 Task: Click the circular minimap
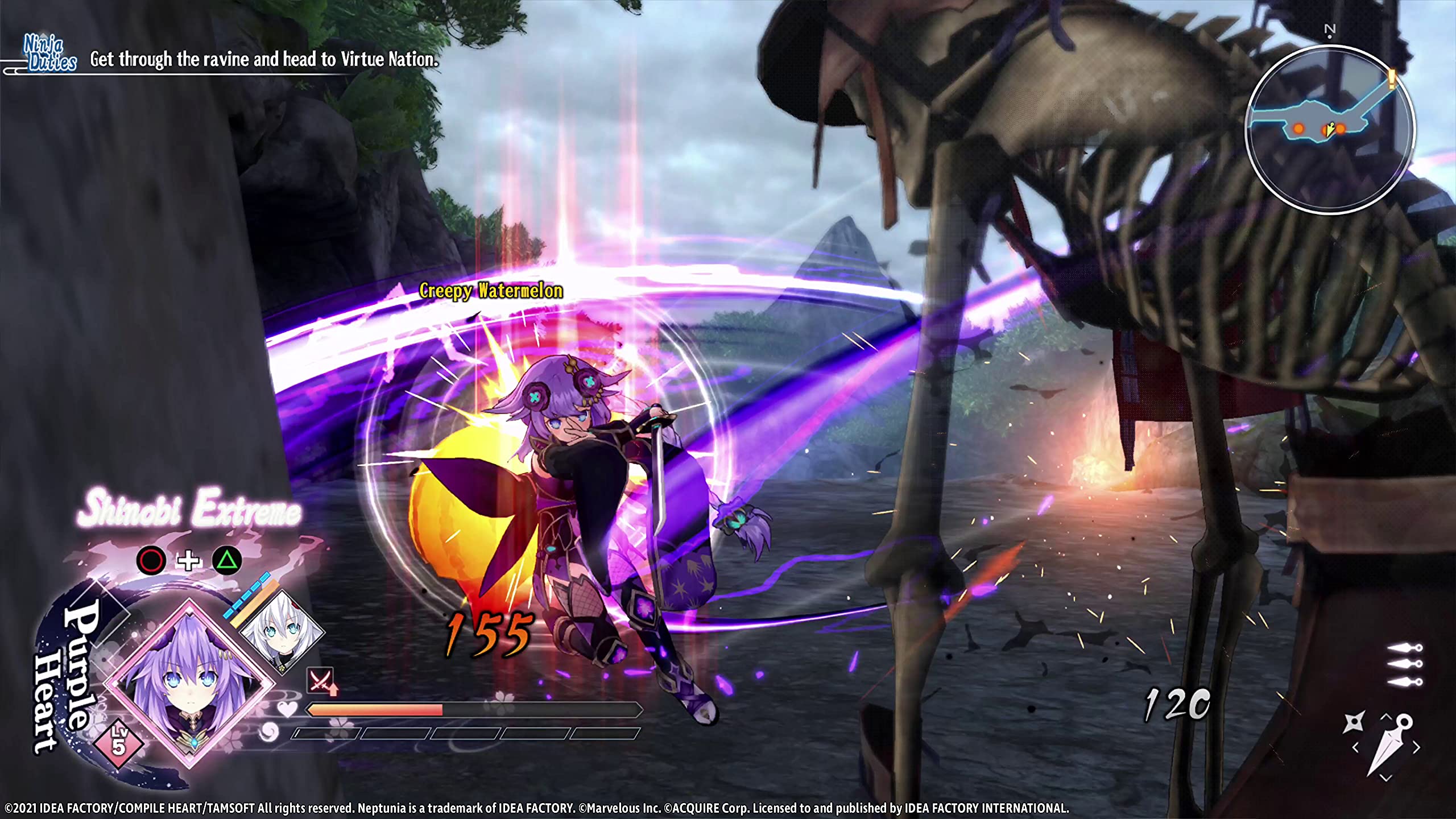(x=1329, y=130)
